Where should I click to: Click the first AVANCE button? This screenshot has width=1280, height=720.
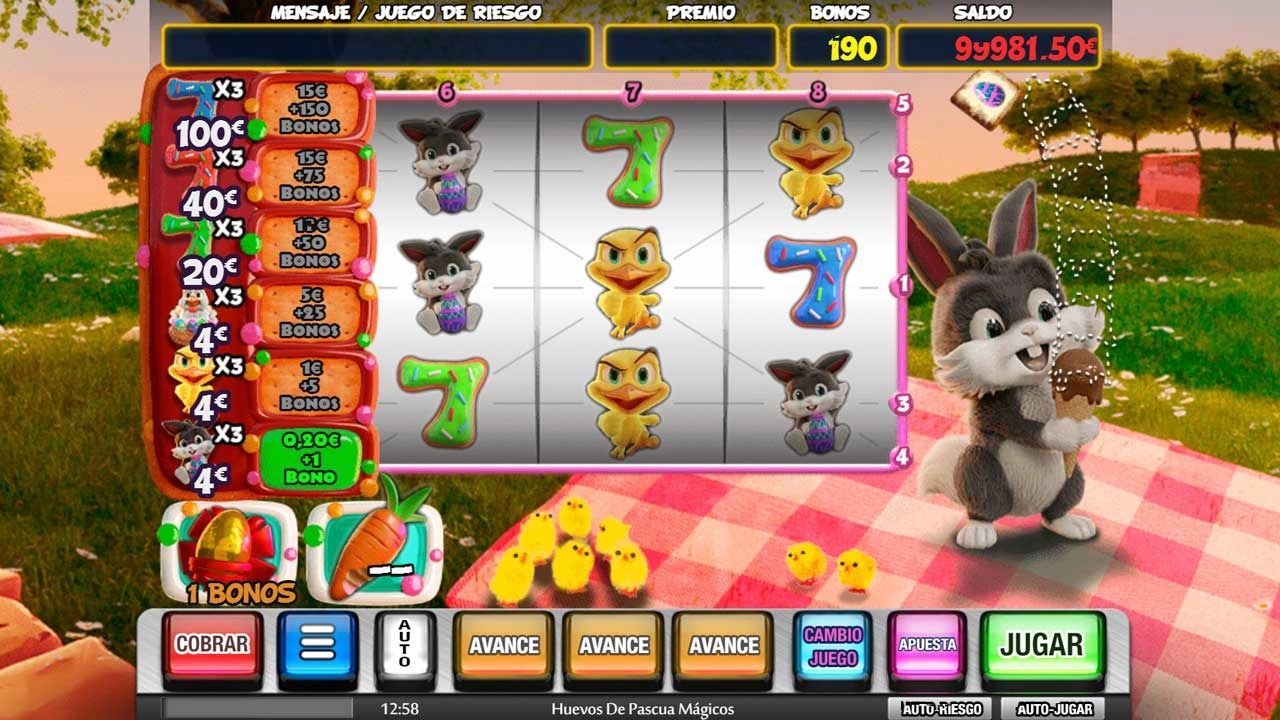(x=504, y=645)
